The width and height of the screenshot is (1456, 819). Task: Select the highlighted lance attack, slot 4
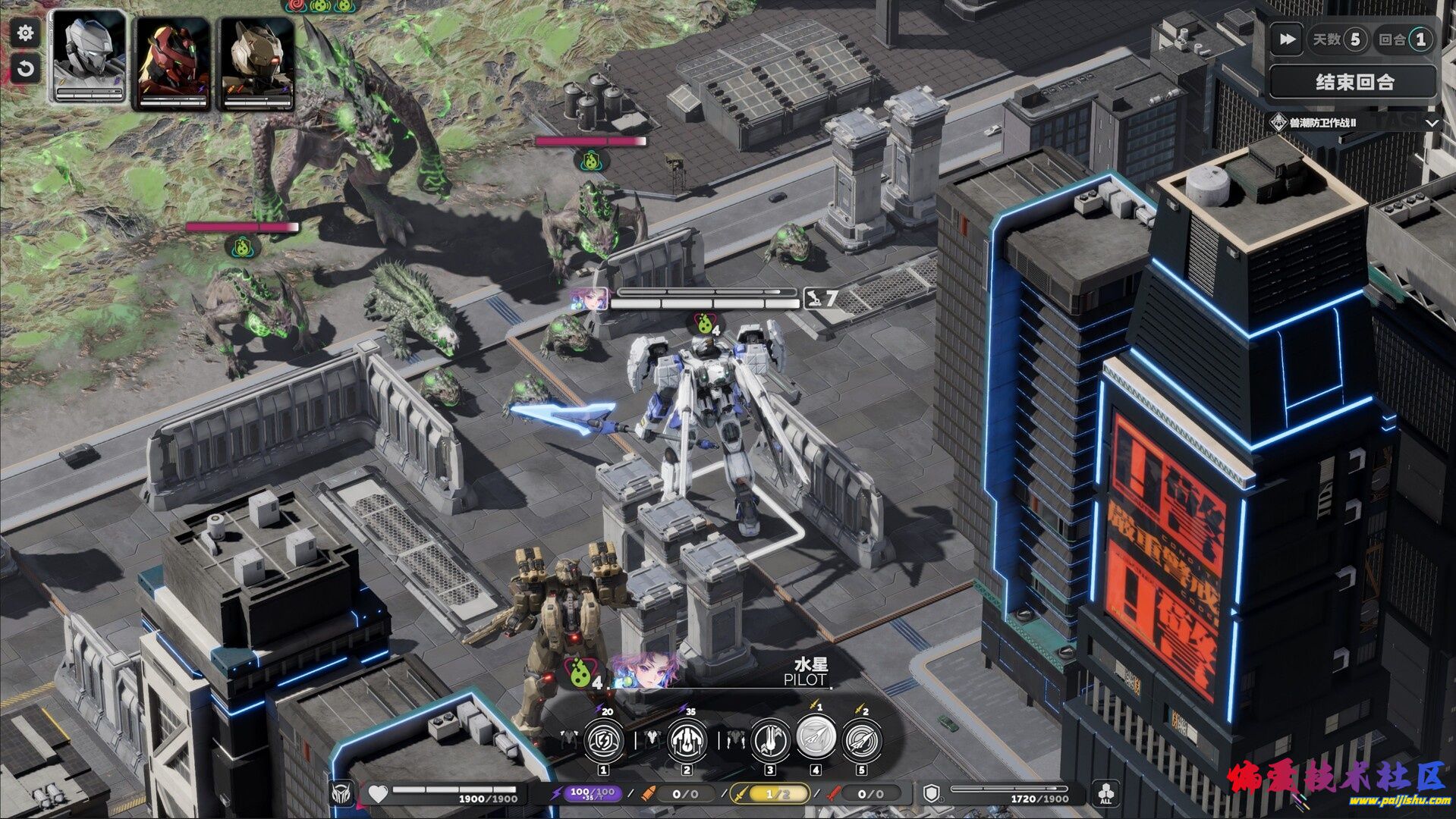coord(816,736)
